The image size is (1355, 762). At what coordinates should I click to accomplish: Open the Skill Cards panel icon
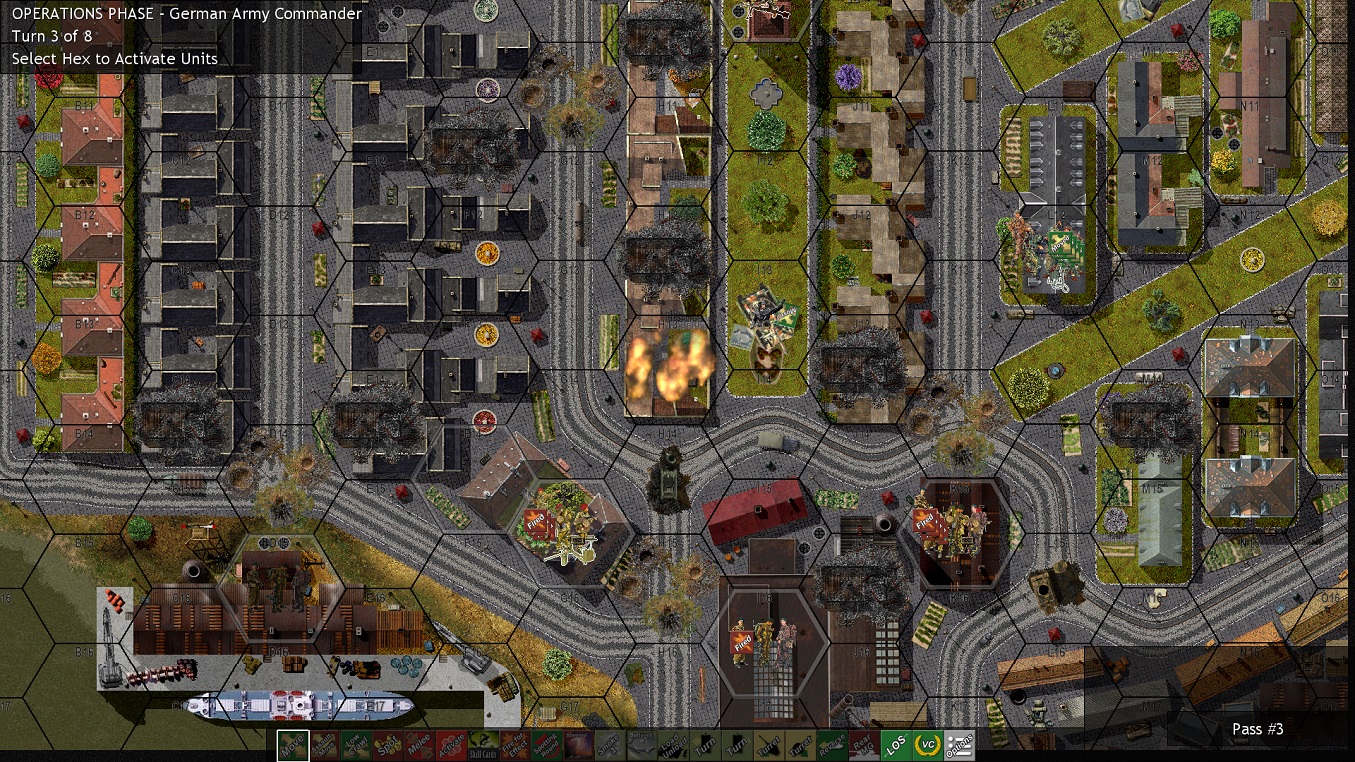[x=482, y=745]
